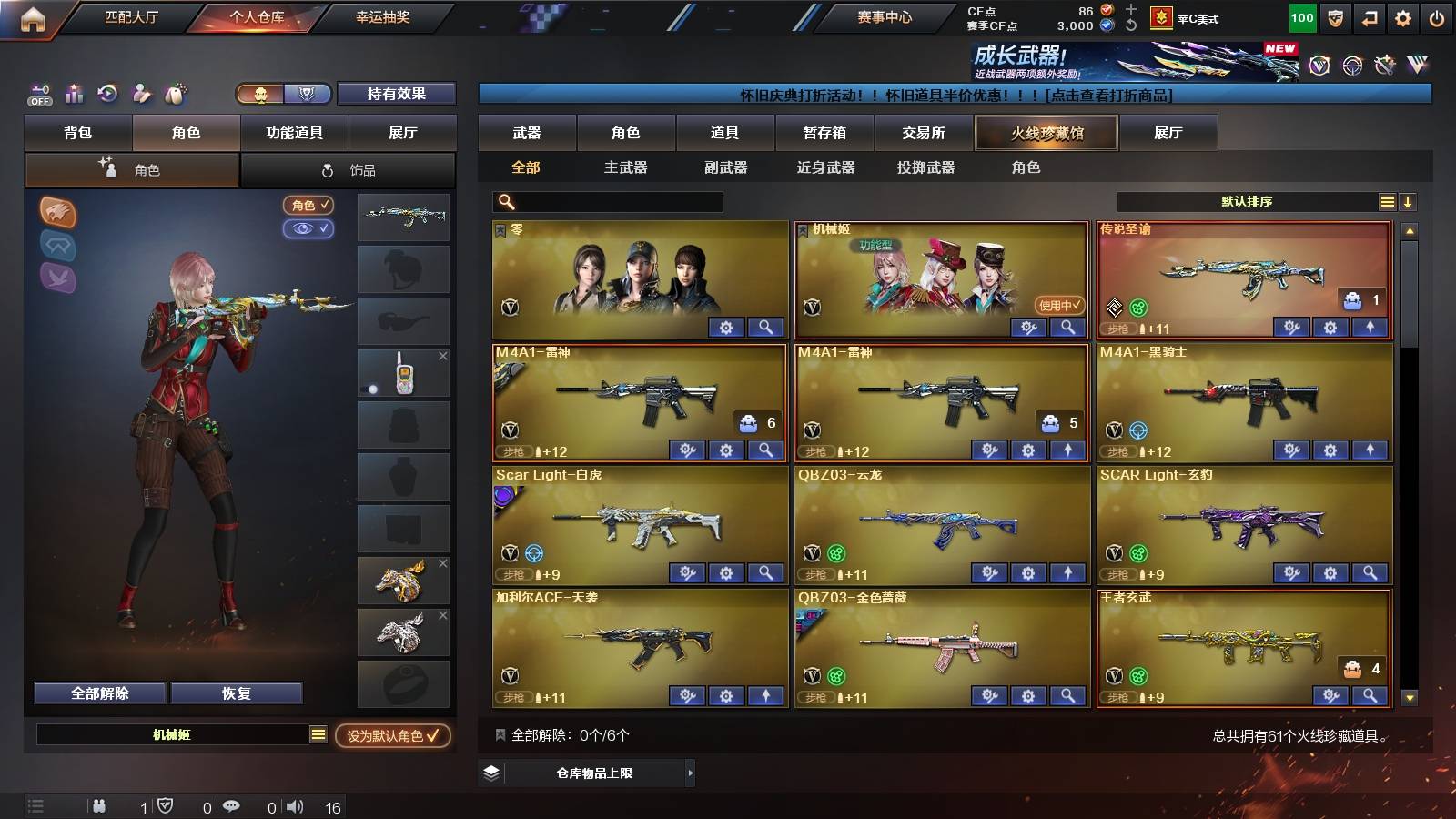Open the daily sign-in key icon with OFF badge
This screenshot has height=819, width=1456.
coord(38,92)
